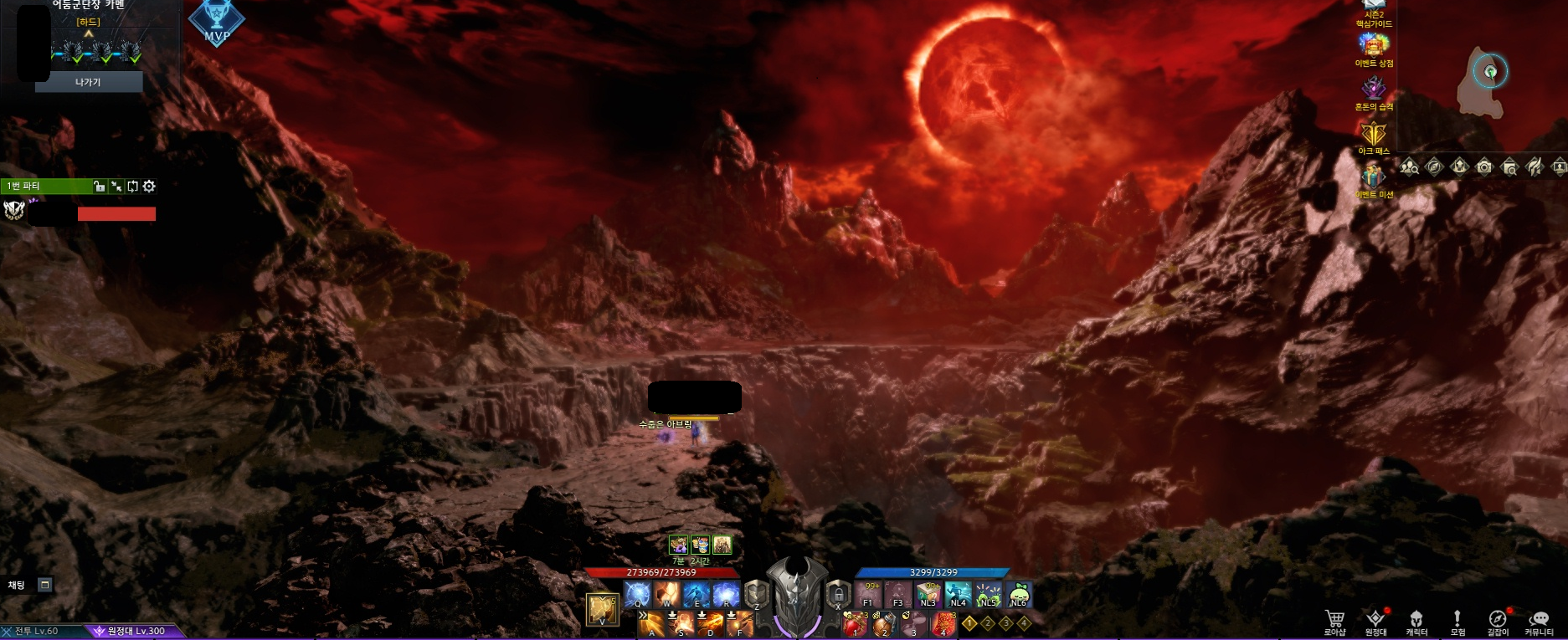This screenshot has height=640, width=1568.
Task: Open the 캐릭터 character menu
Action: point(1416,620)
